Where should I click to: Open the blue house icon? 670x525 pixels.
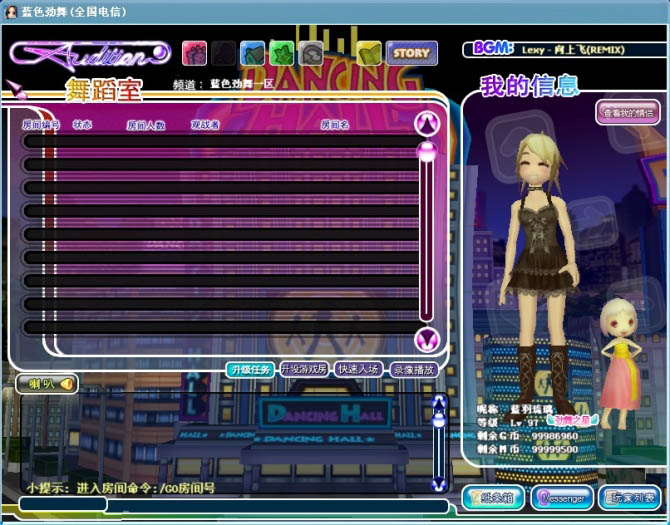click(x=252, y=53)
